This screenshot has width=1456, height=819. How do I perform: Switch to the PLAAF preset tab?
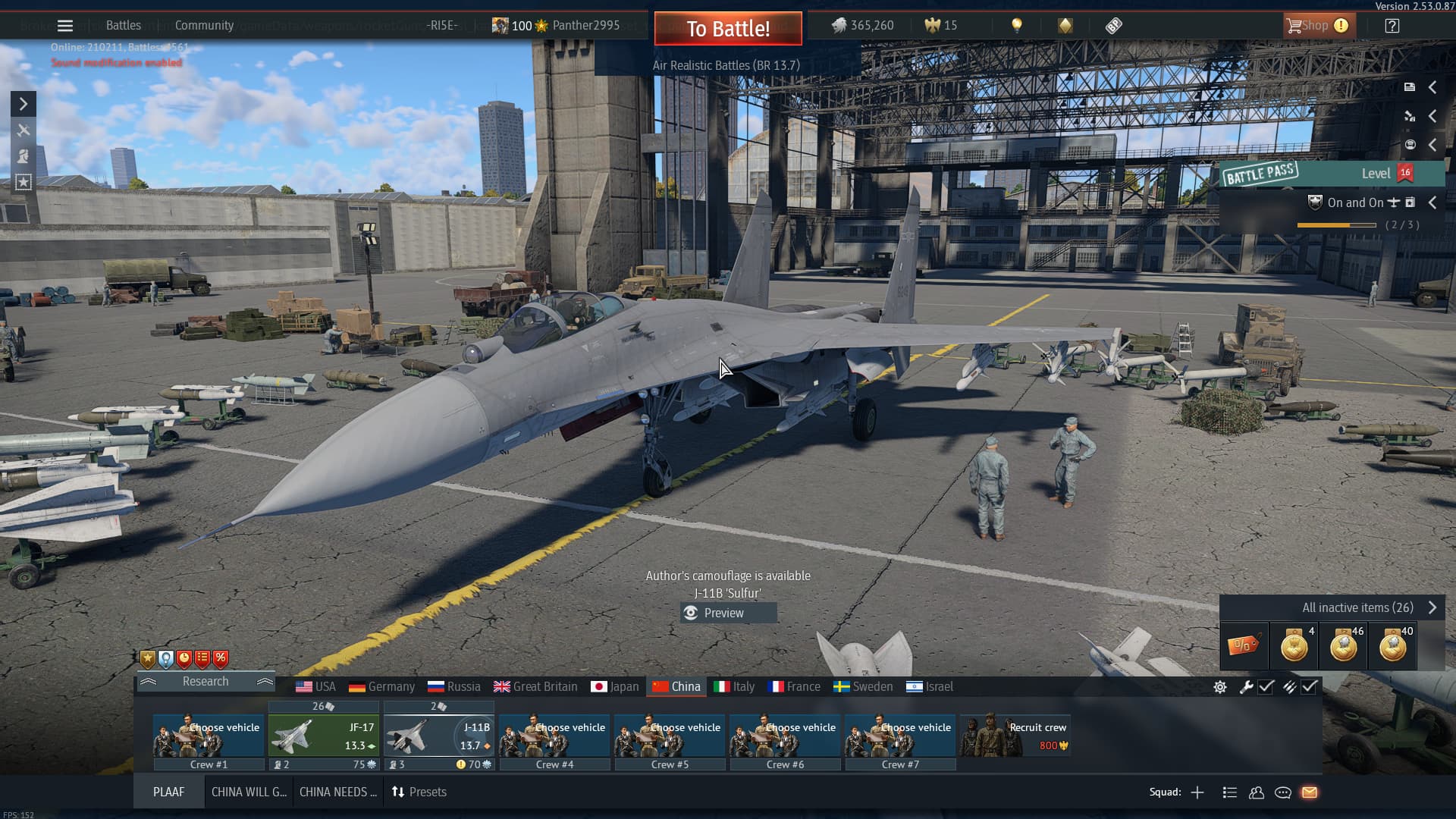coord(168,792)
